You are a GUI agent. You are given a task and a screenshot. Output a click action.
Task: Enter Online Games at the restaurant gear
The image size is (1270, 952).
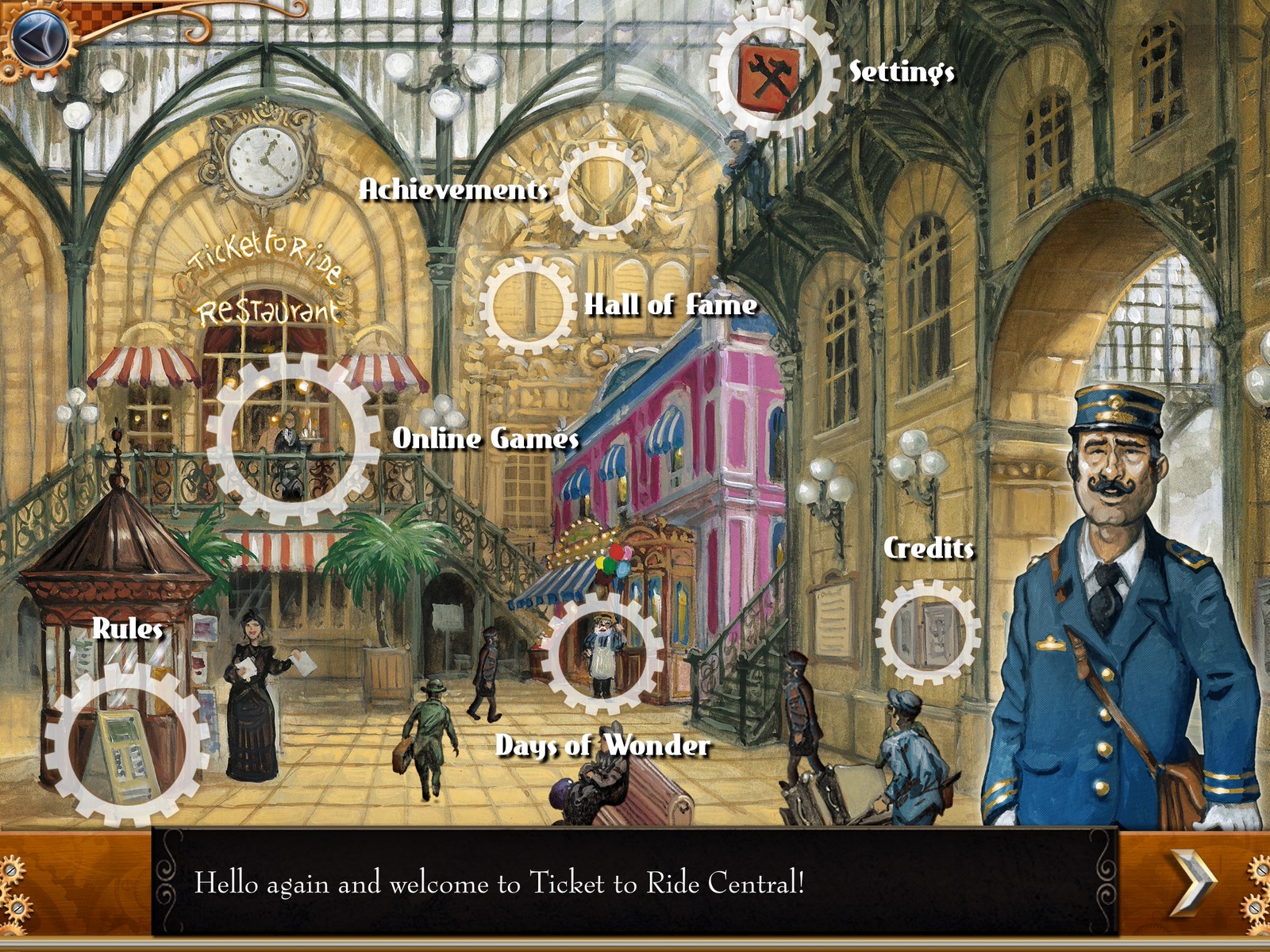pyautogui.click(x=293, y=438)
